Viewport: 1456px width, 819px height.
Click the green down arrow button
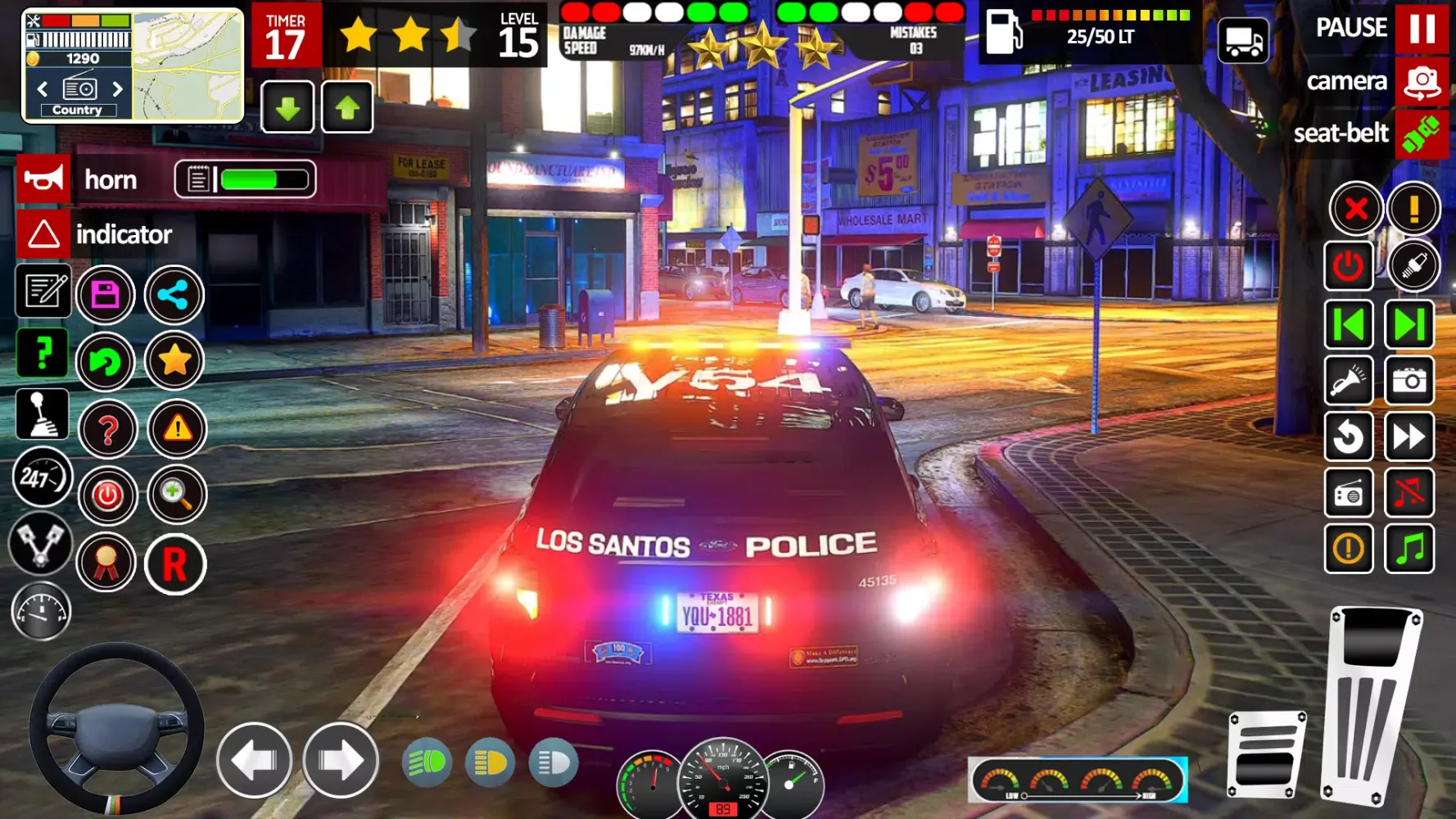click(x=287, y=107)
